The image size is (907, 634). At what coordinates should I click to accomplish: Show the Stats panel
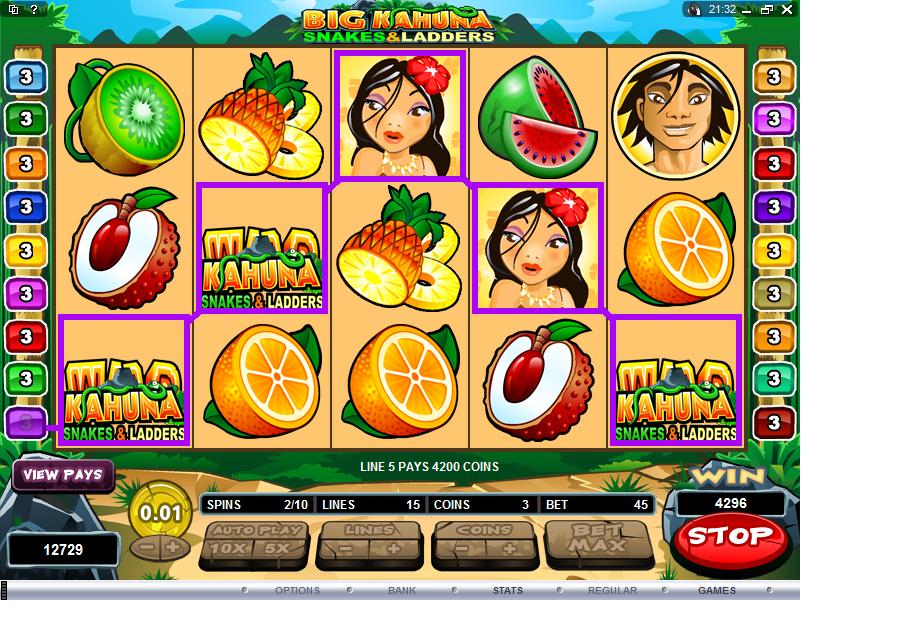click(507, 591)
